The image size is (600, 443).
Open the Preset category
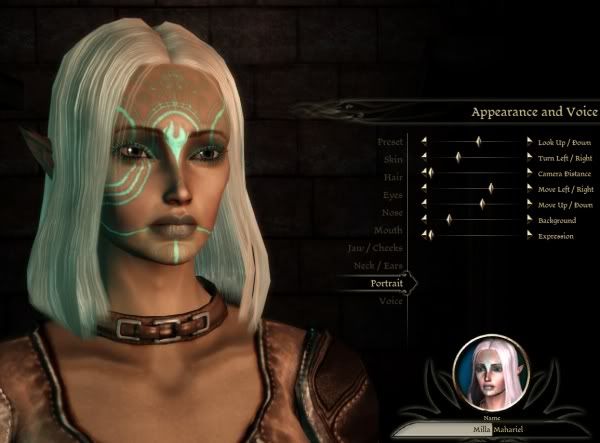pyautogui.click(x=391, y=142)
